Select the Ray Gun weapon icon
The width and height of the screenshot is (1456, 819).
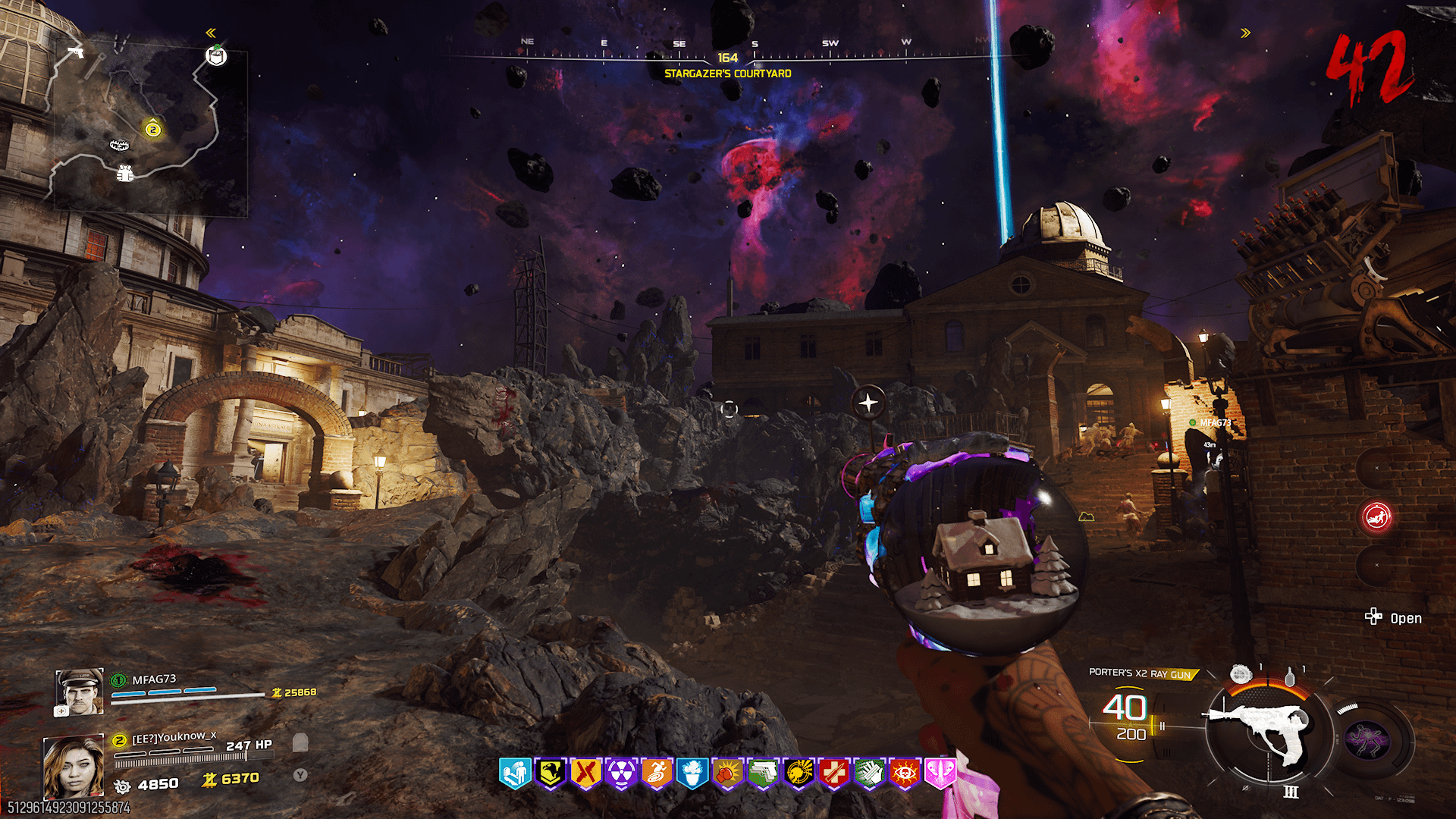pos(1259,730)
